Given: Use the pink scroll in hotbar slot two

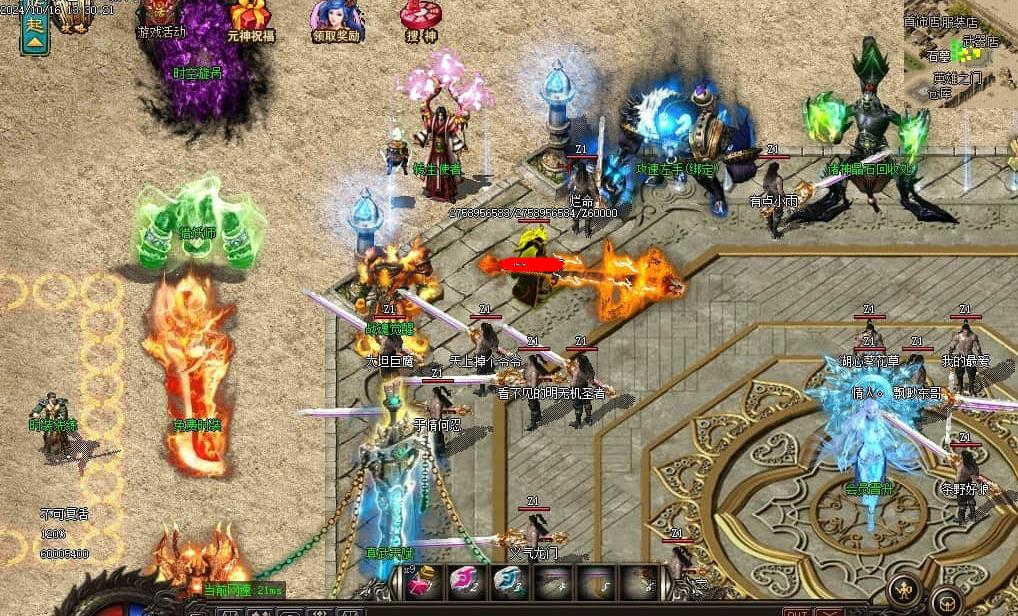Looking at the screenshot, I should coord(466,583).
